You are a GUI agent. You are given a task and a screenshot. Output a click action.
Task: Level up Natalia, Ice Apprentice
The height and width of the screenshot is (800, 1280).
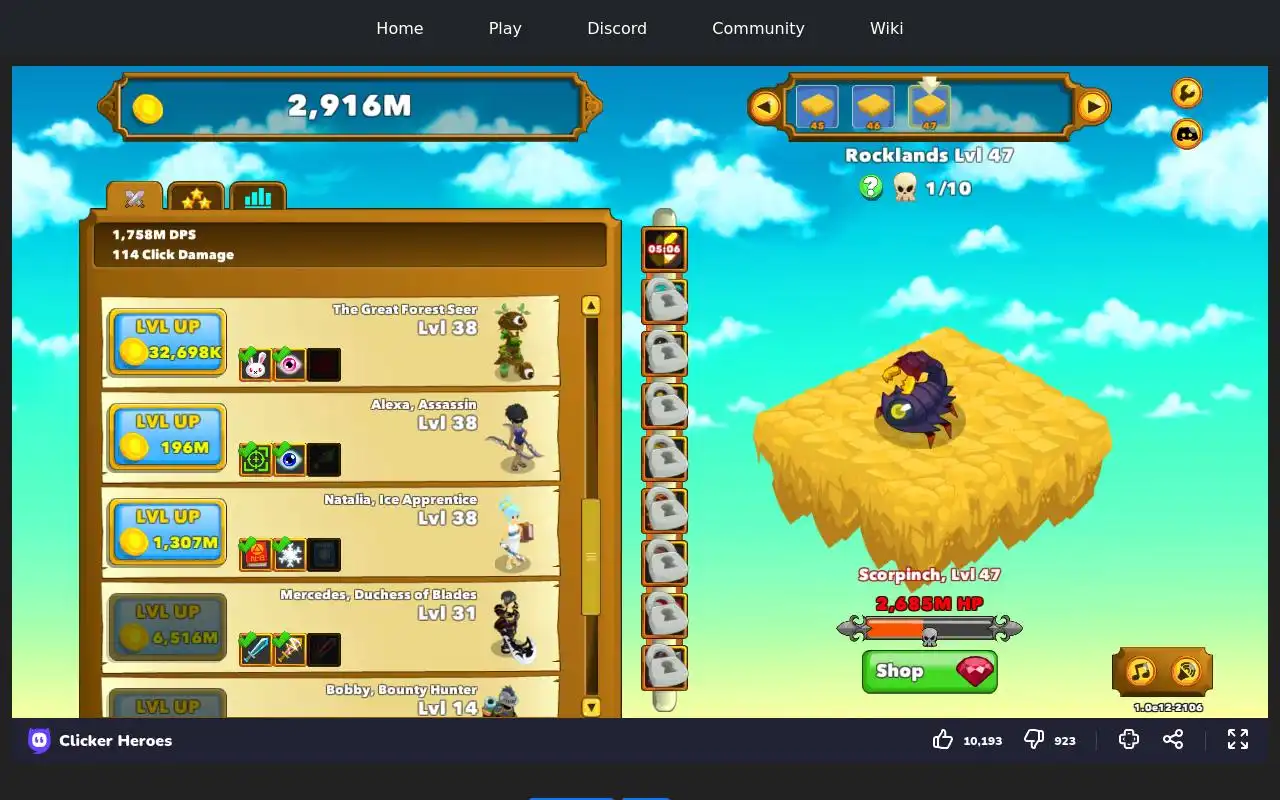coord(167,531)
